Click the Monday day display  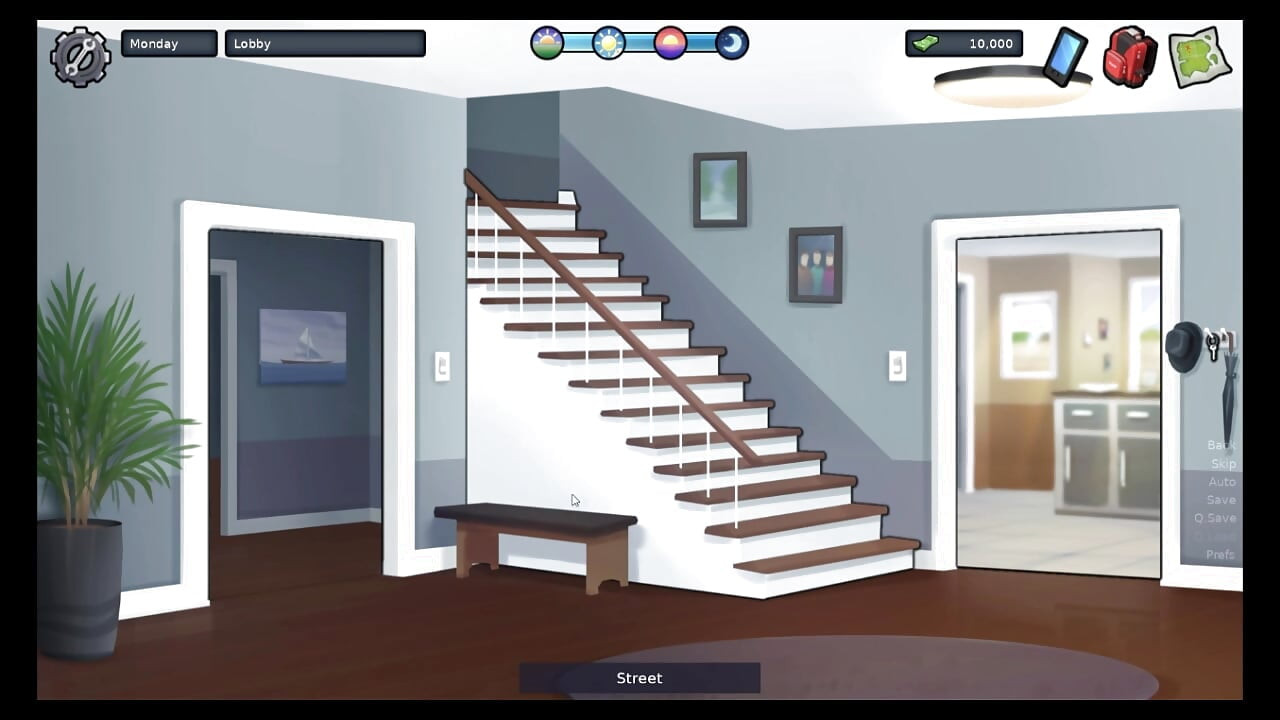(168, 43)
